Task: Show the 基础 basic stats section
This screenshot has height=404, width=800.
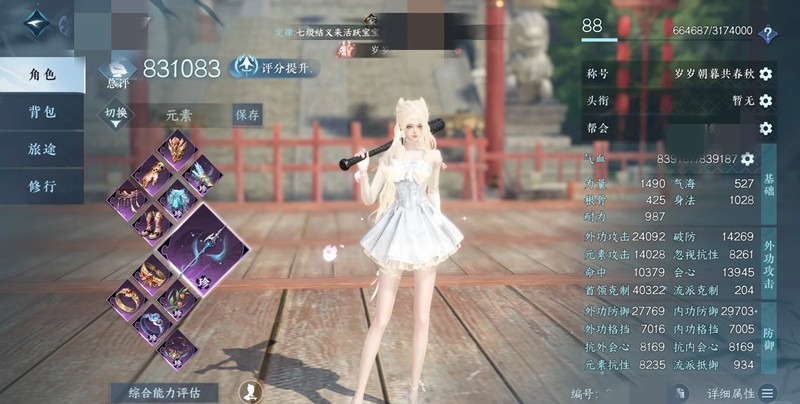Action: [x=769, y=196]
